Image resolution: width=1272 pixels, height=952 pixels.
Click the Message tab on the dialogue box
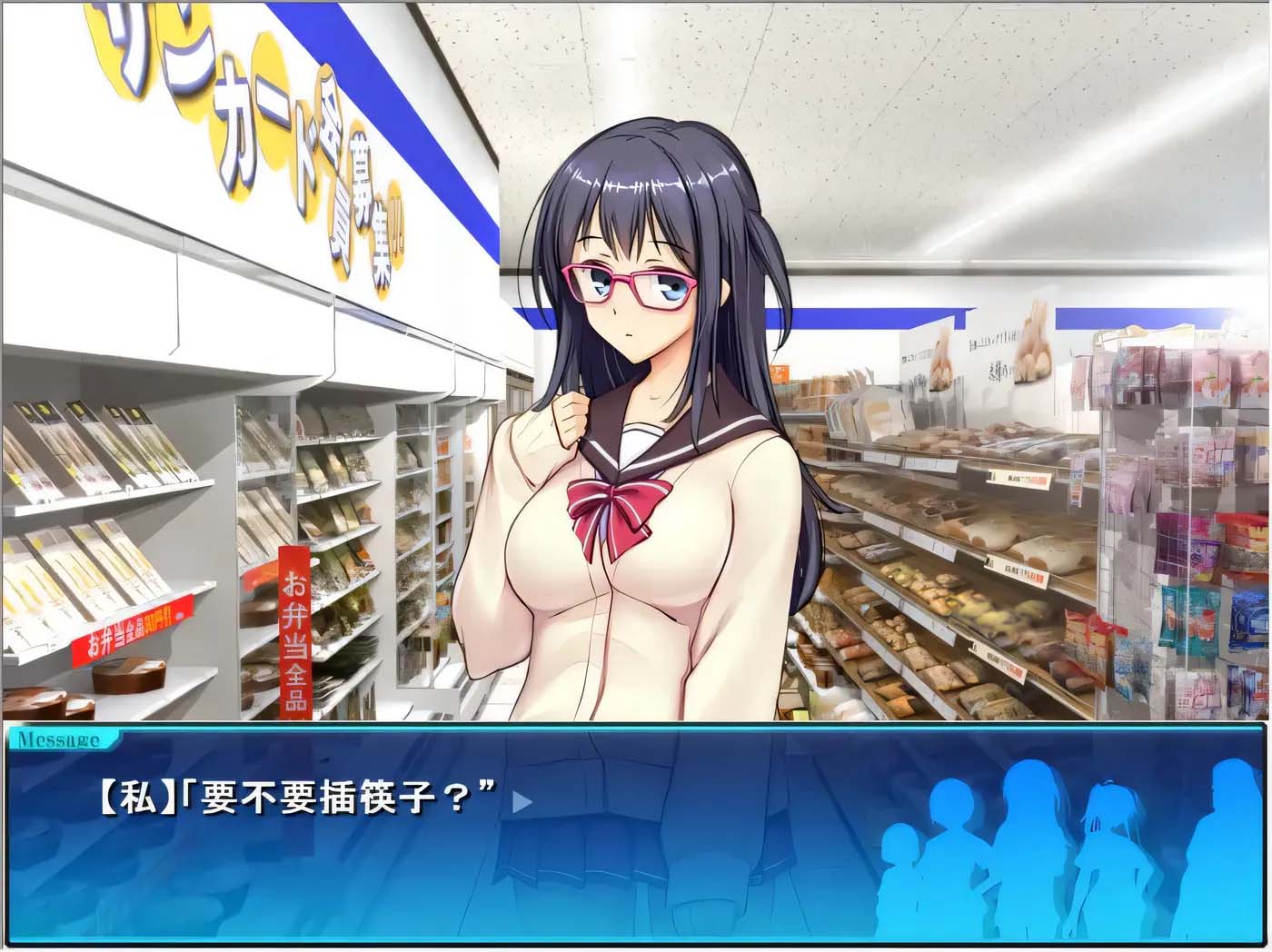(59, 739)
